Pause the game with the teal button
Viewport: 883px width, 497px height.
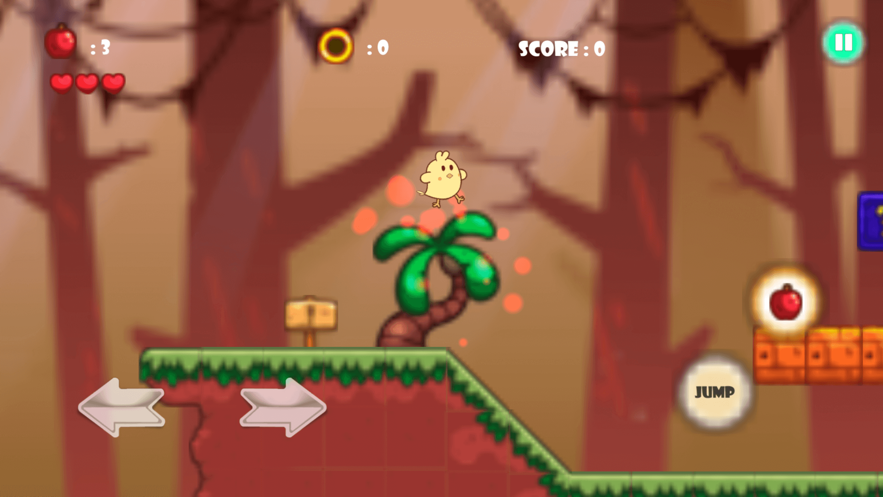(843, 43)
